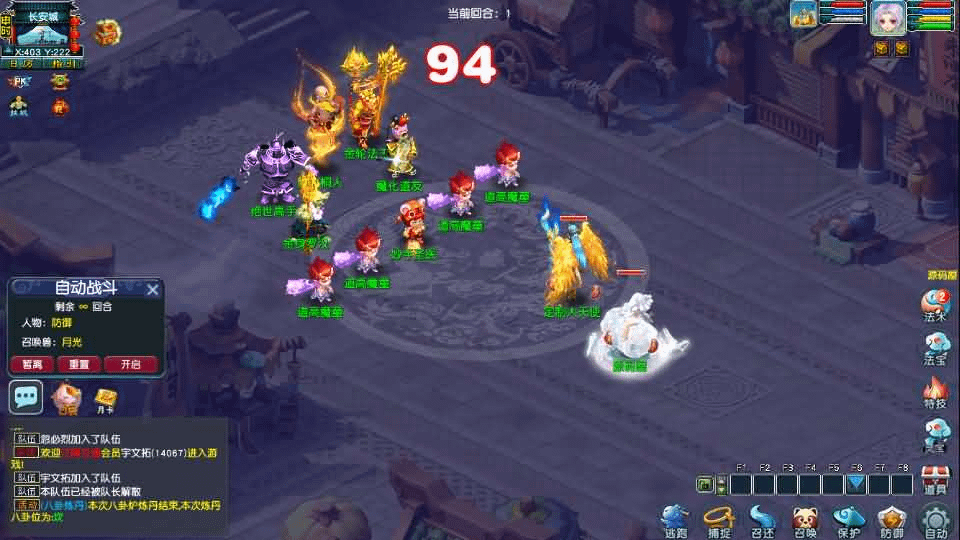Choose the 召唤 summon pet command
Image resolution: width=960 pixels, height=540 pixels.
(805, 520)
